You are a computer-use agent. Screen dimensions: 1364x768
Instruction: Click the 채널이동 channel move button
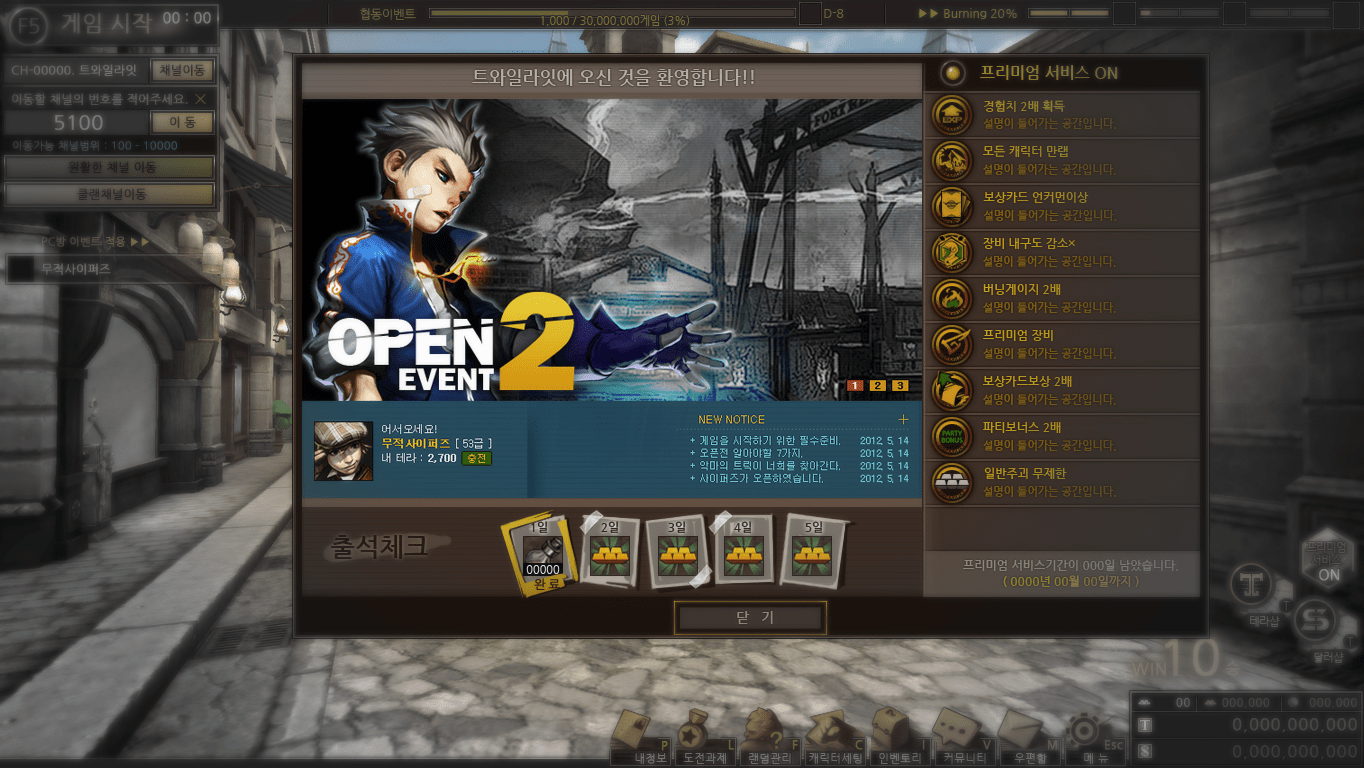click(x=182, y=70)
